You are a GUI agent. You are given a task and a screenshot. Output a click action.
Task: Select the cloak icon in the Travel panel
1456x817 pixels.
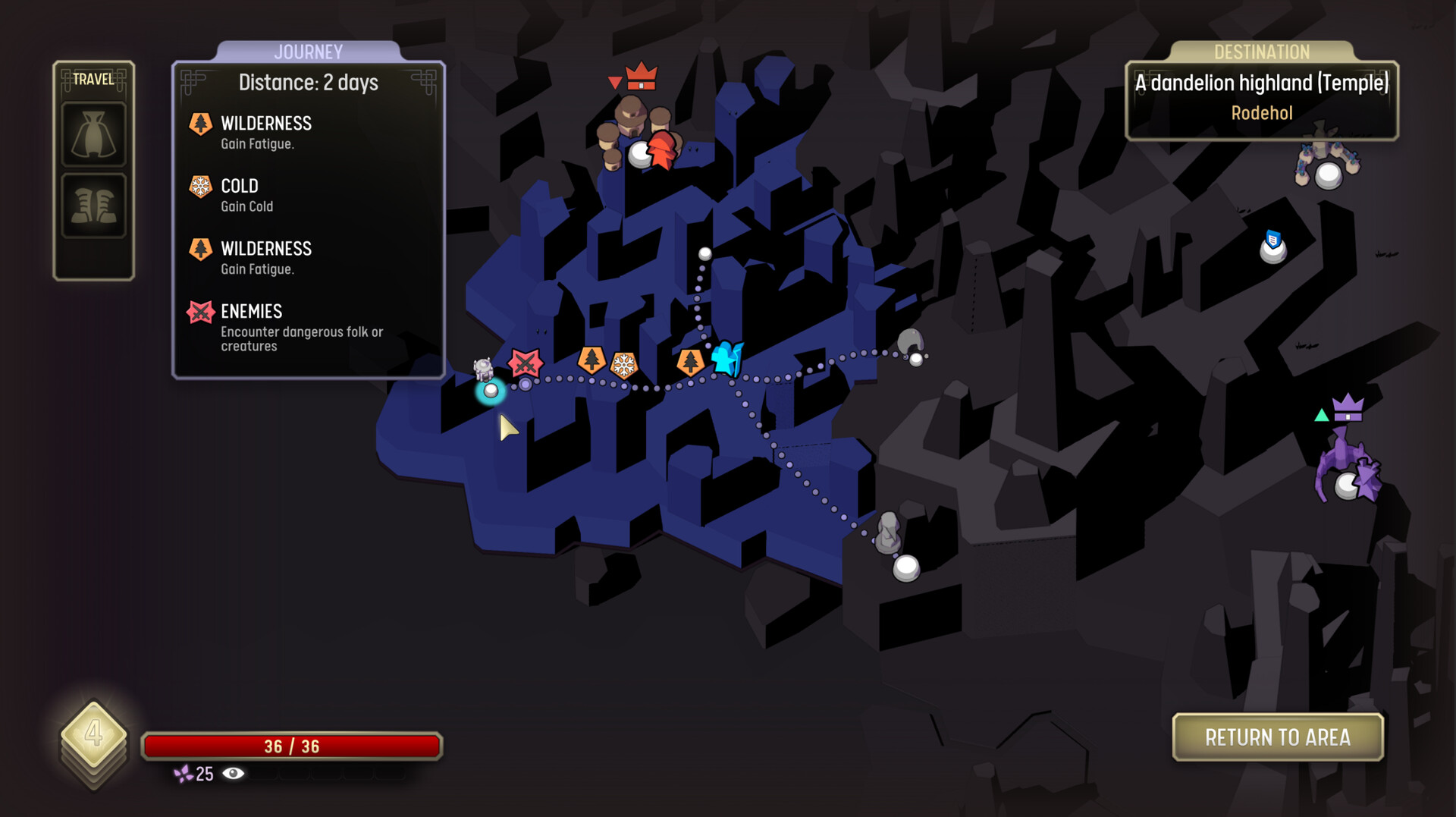click(93, 134)
